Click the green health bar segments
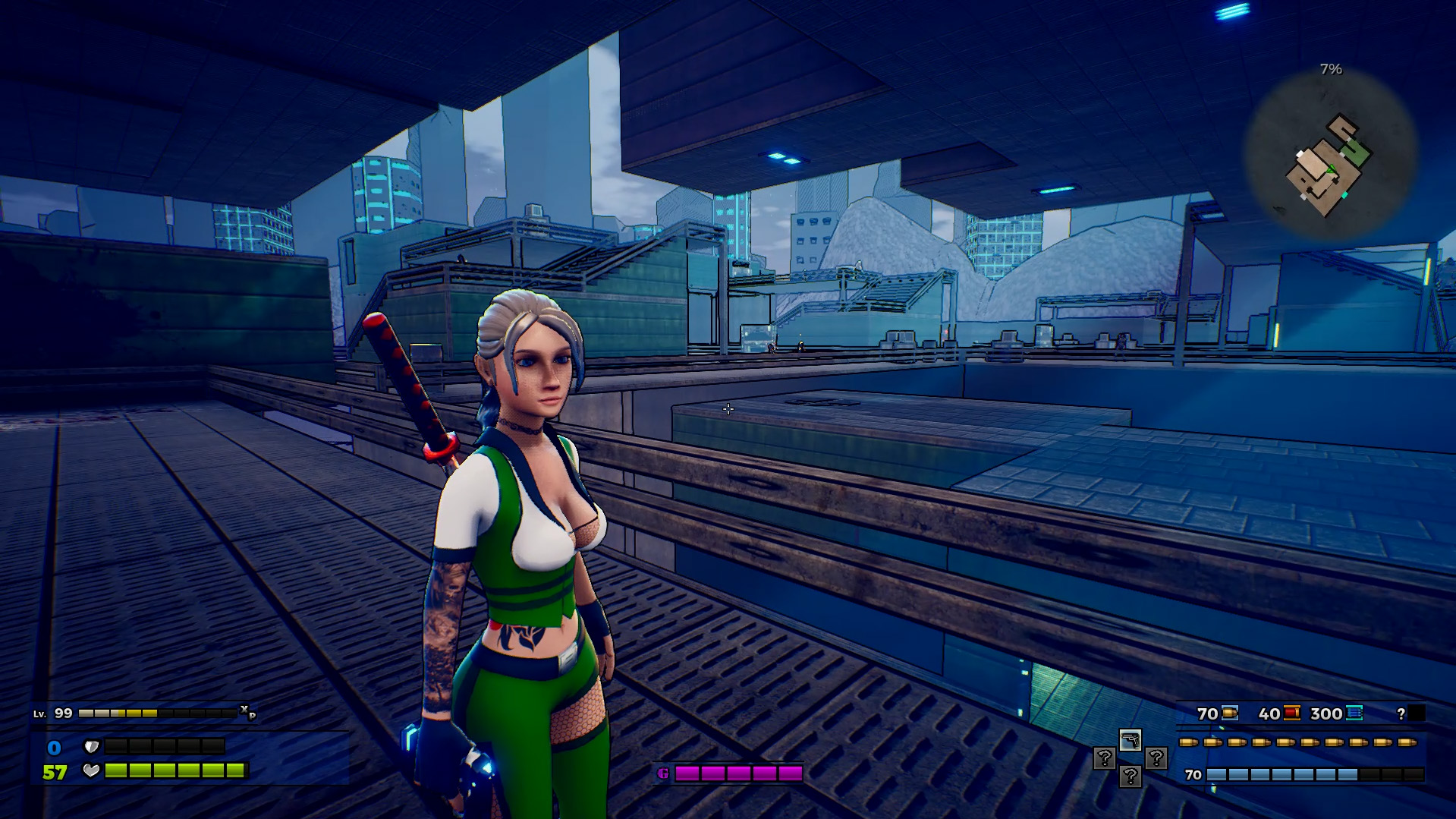This screenshot has width=1456, height=819. click(174, 772)
